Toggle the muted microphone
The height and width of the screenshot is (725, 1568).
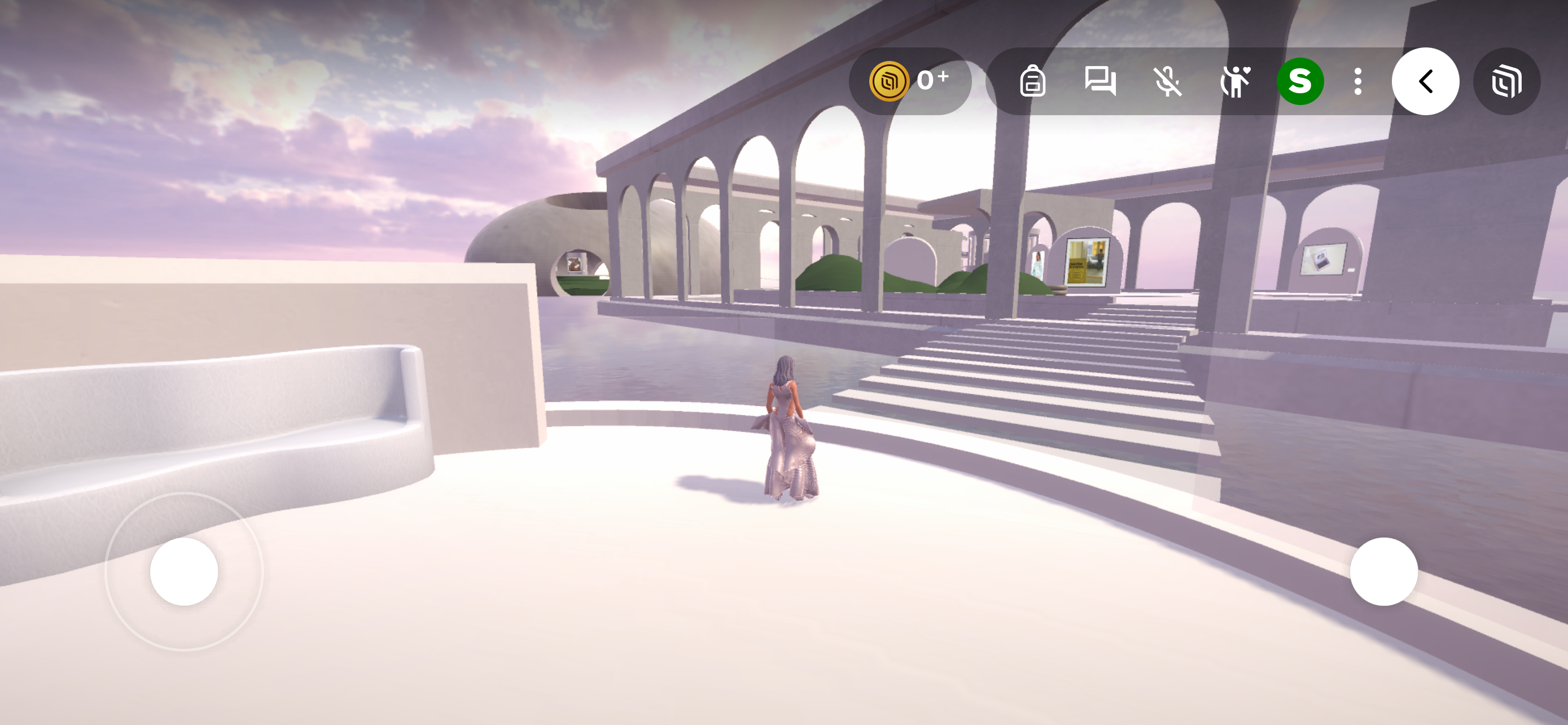point(1167,81)
